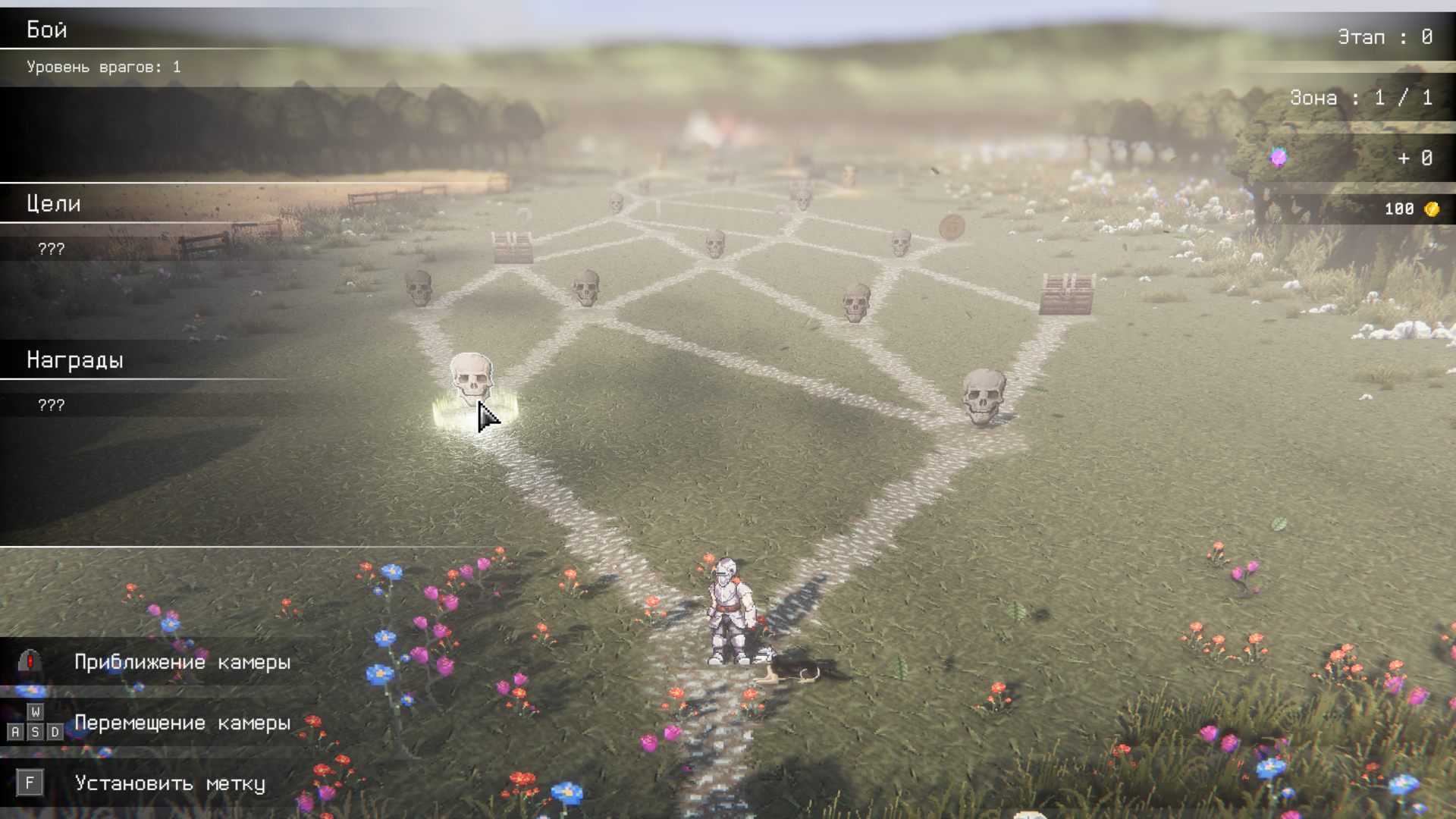Choose the round bronze coin map node
Viewport: 1456px width, 819px height.
[x=952, y=226]
